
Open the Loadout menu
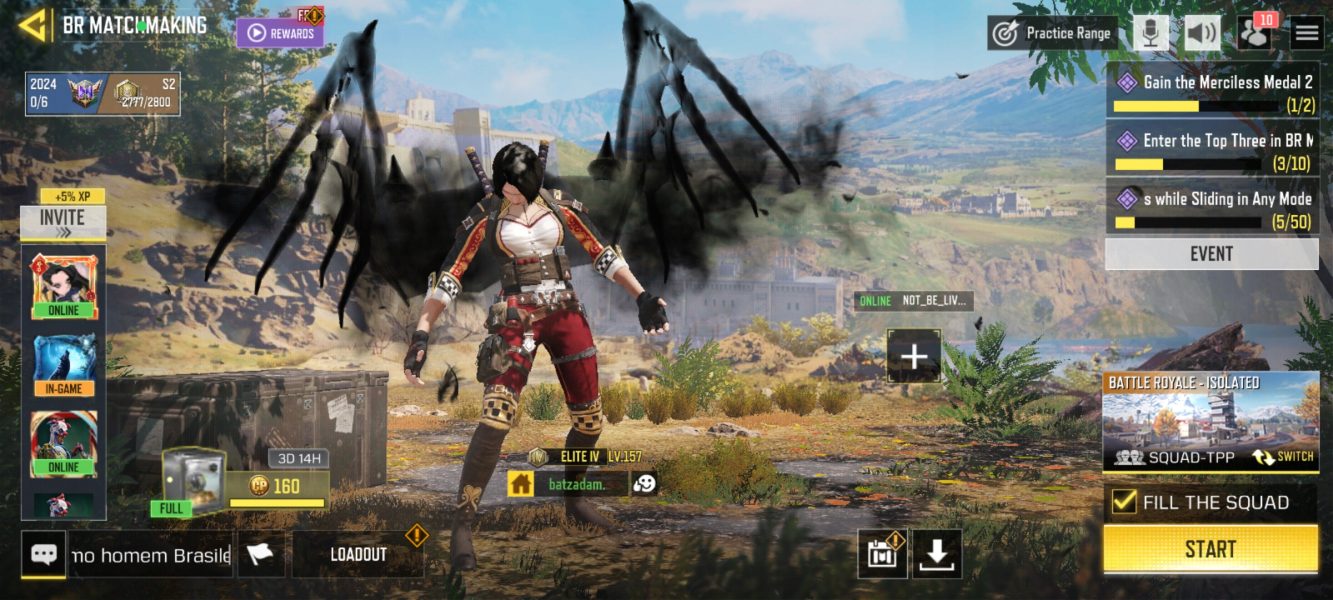point(358,554)
